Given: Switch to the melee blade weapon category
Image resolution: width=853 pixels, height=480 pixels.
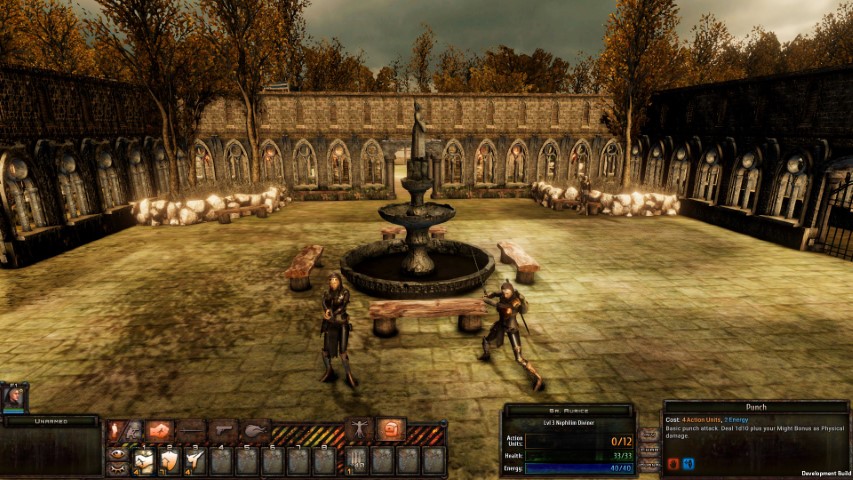Looking at the screenshot, I should 191,430.
